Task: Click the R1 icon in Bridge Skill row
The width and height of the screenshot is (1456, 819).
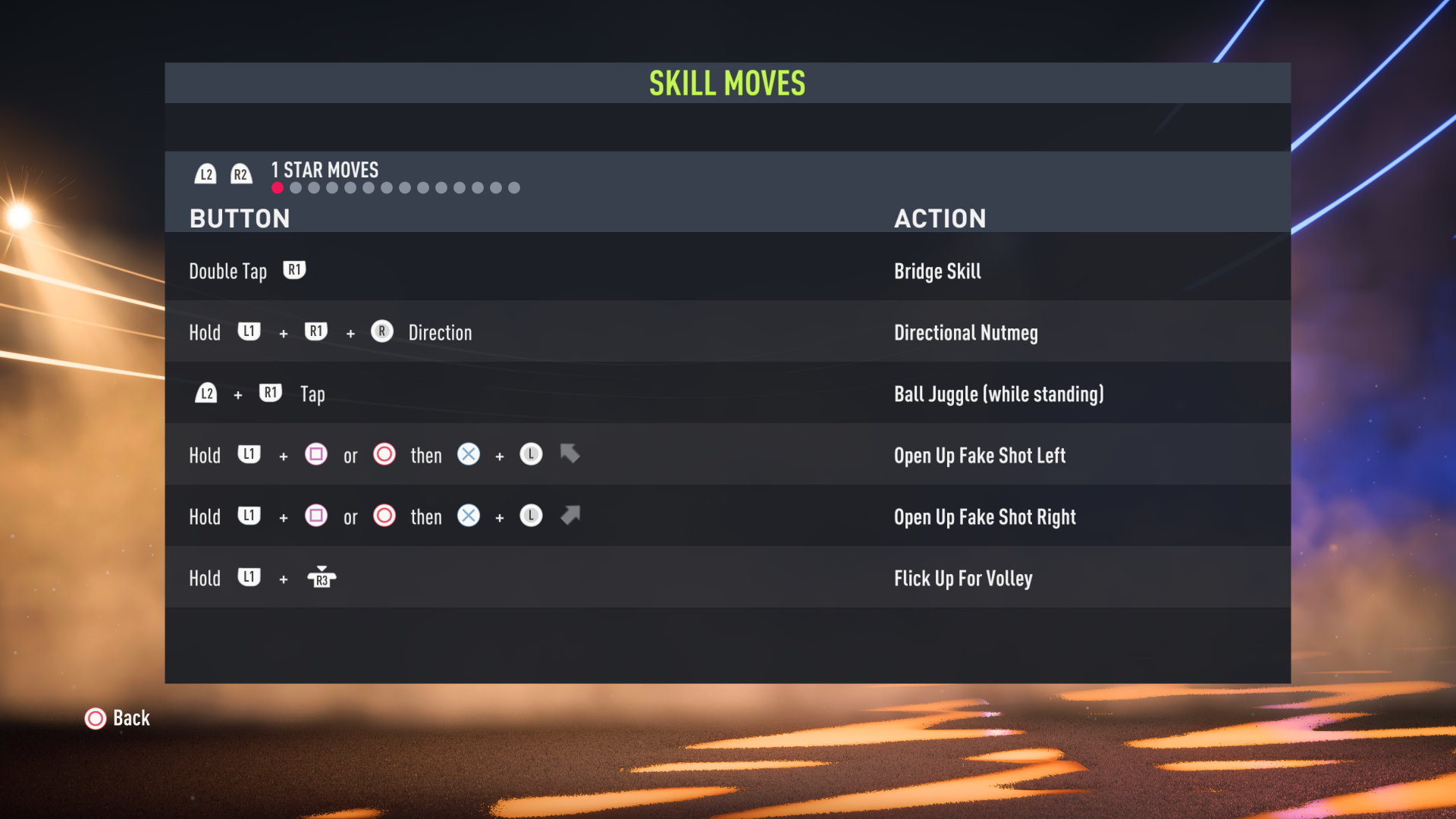Action: pos(294,270)
